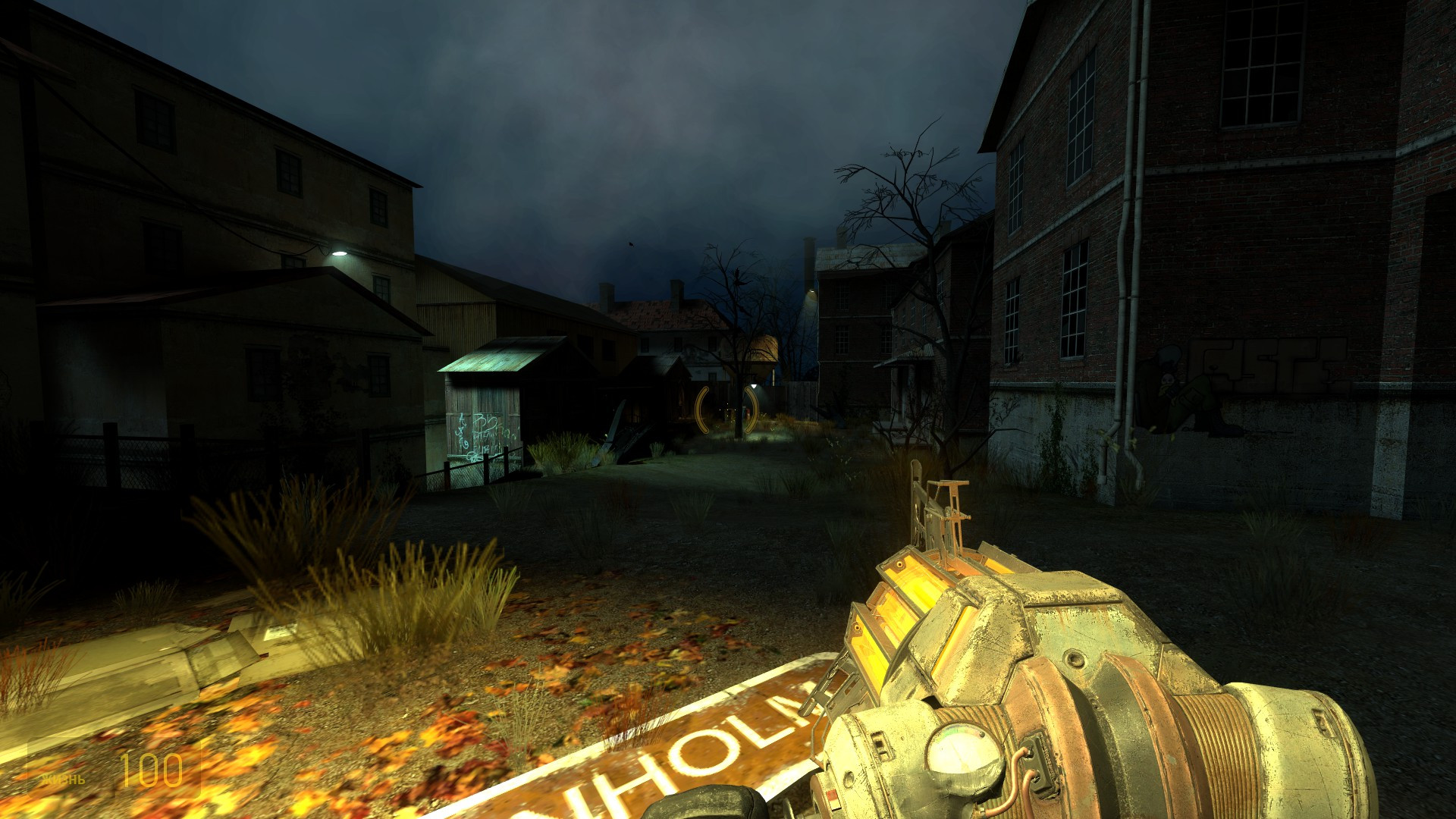
Task: Click the small white arrow above the lamp post
Action: (754, 386)
